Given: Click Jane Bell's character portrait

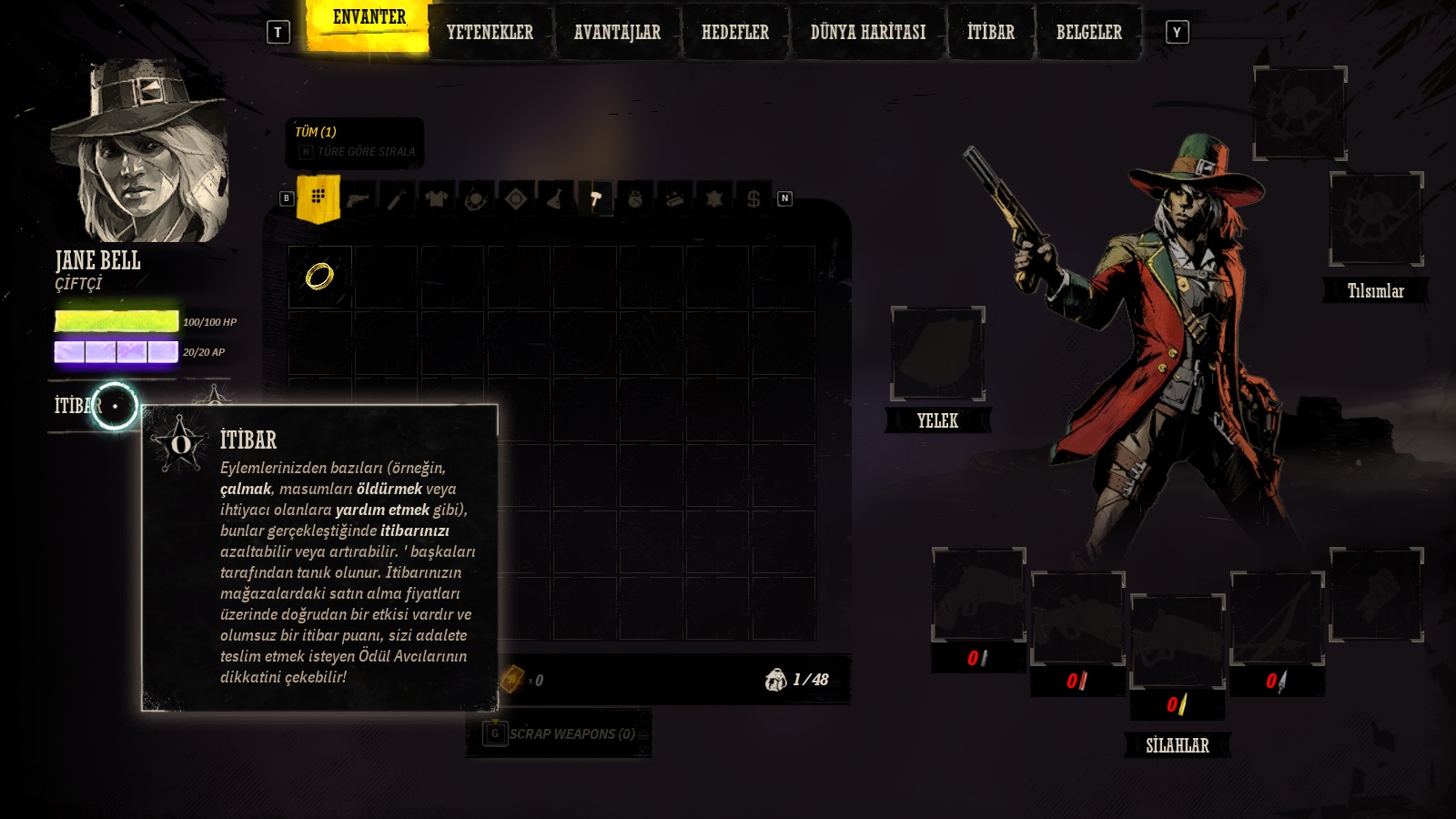Looking at the screenshot, I should 139,151.
